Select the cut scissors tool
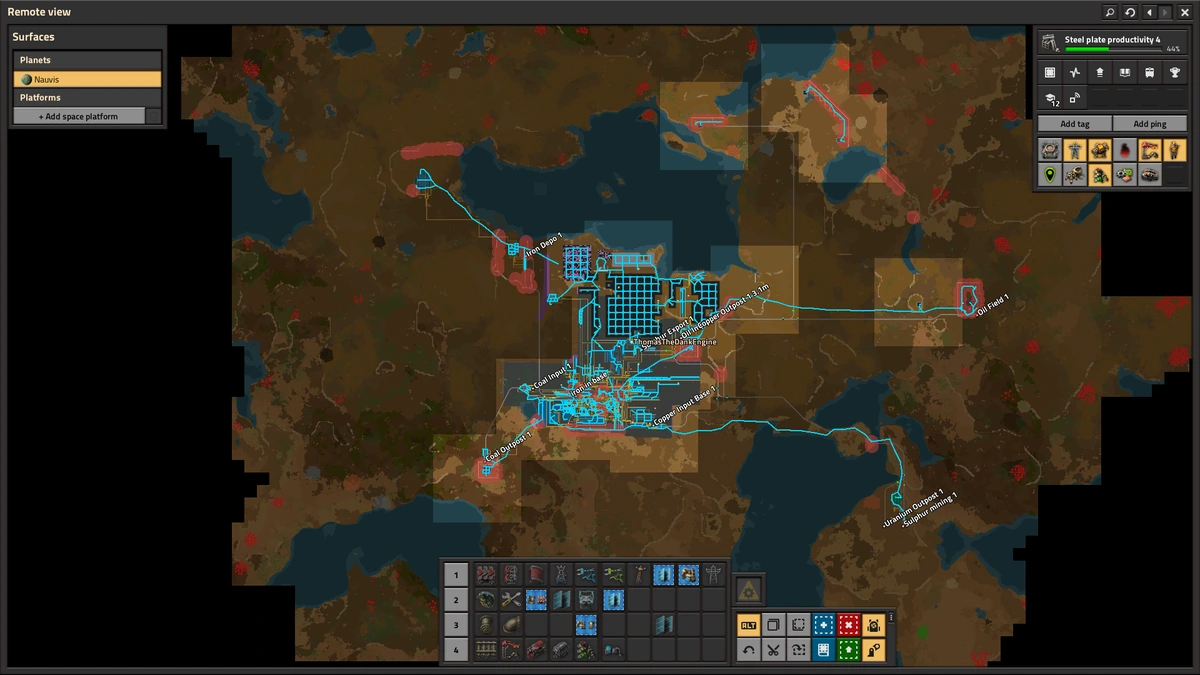1200x675 pixels. [x=773, y=650]
